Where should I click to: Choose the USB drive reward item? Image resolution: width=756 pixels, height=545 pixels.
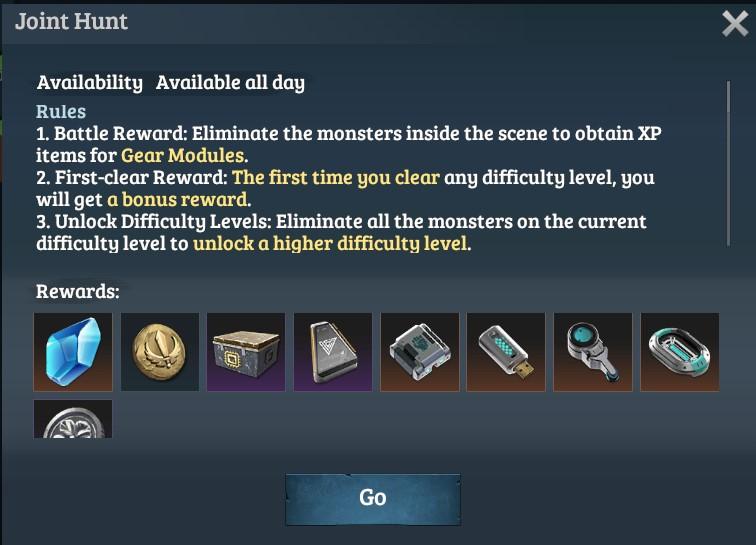click(x=506, y=352)
